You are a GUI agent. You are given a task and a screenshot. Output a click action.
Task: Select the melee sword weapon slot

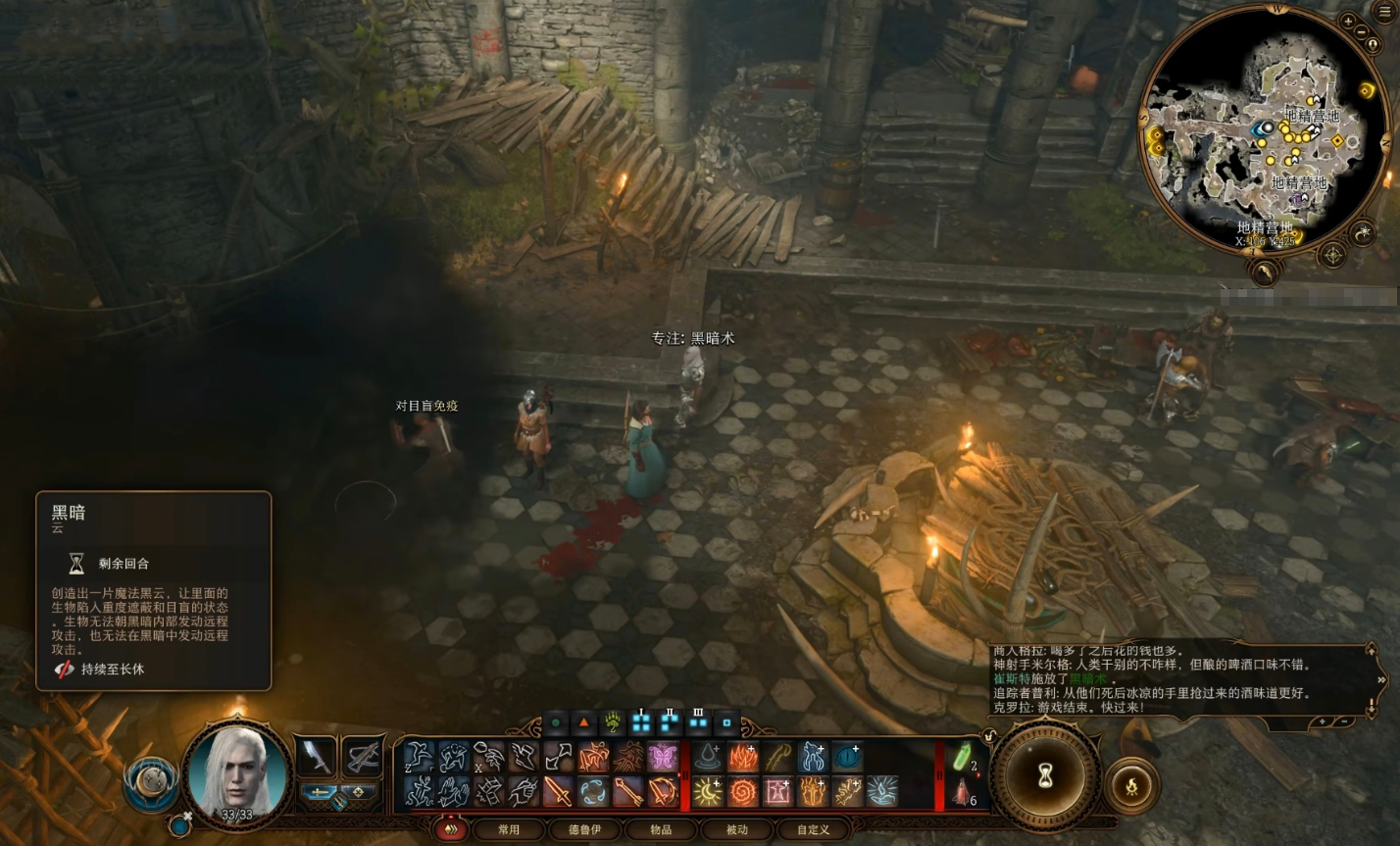click(x=316, y=756)
